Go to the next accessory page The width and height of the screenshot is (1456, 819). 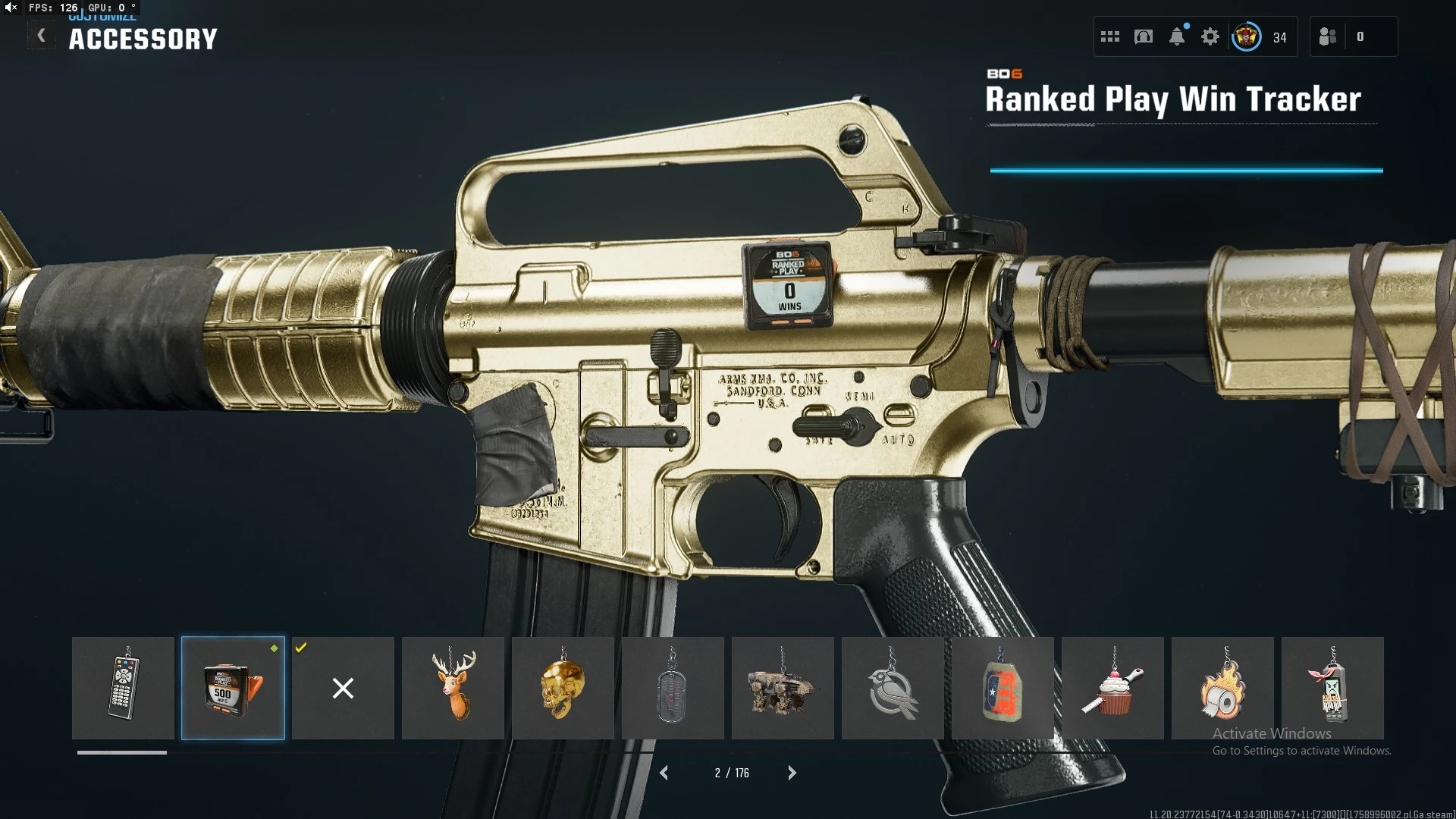pyautogui.click(x=792, y=773)
